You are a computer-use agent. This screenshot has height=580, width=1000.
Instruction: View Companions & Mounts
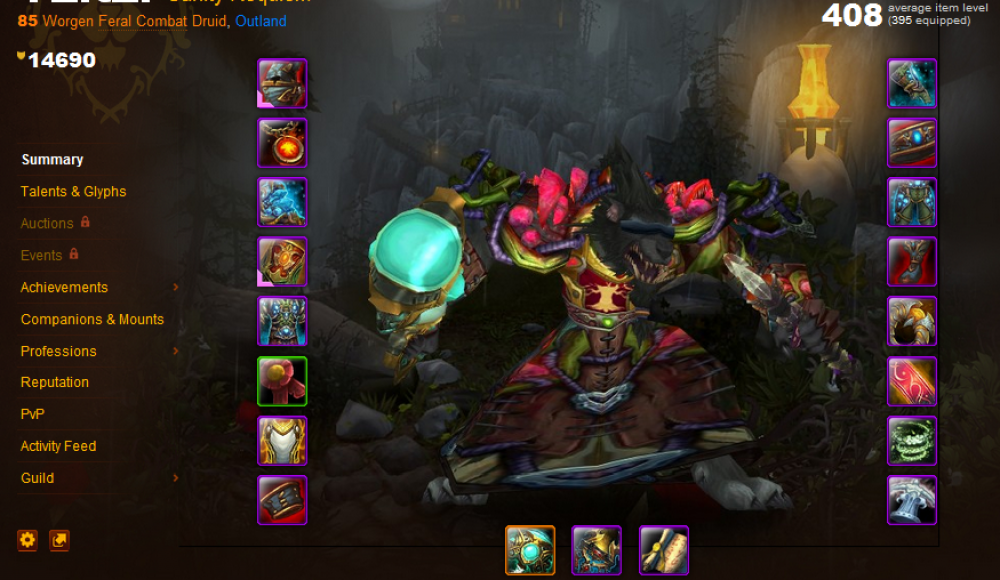click(92, 319)
